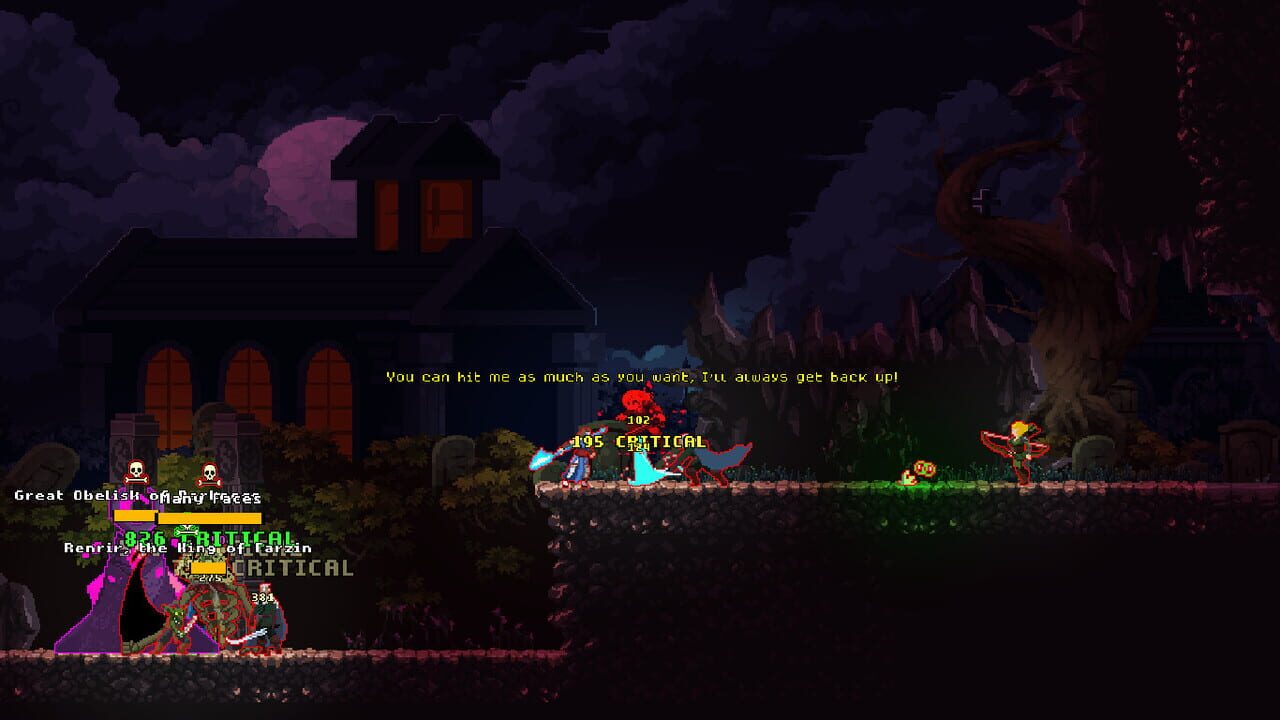
Task: Click the Great Obelisk yellow health bar
Action: point(136,517)
